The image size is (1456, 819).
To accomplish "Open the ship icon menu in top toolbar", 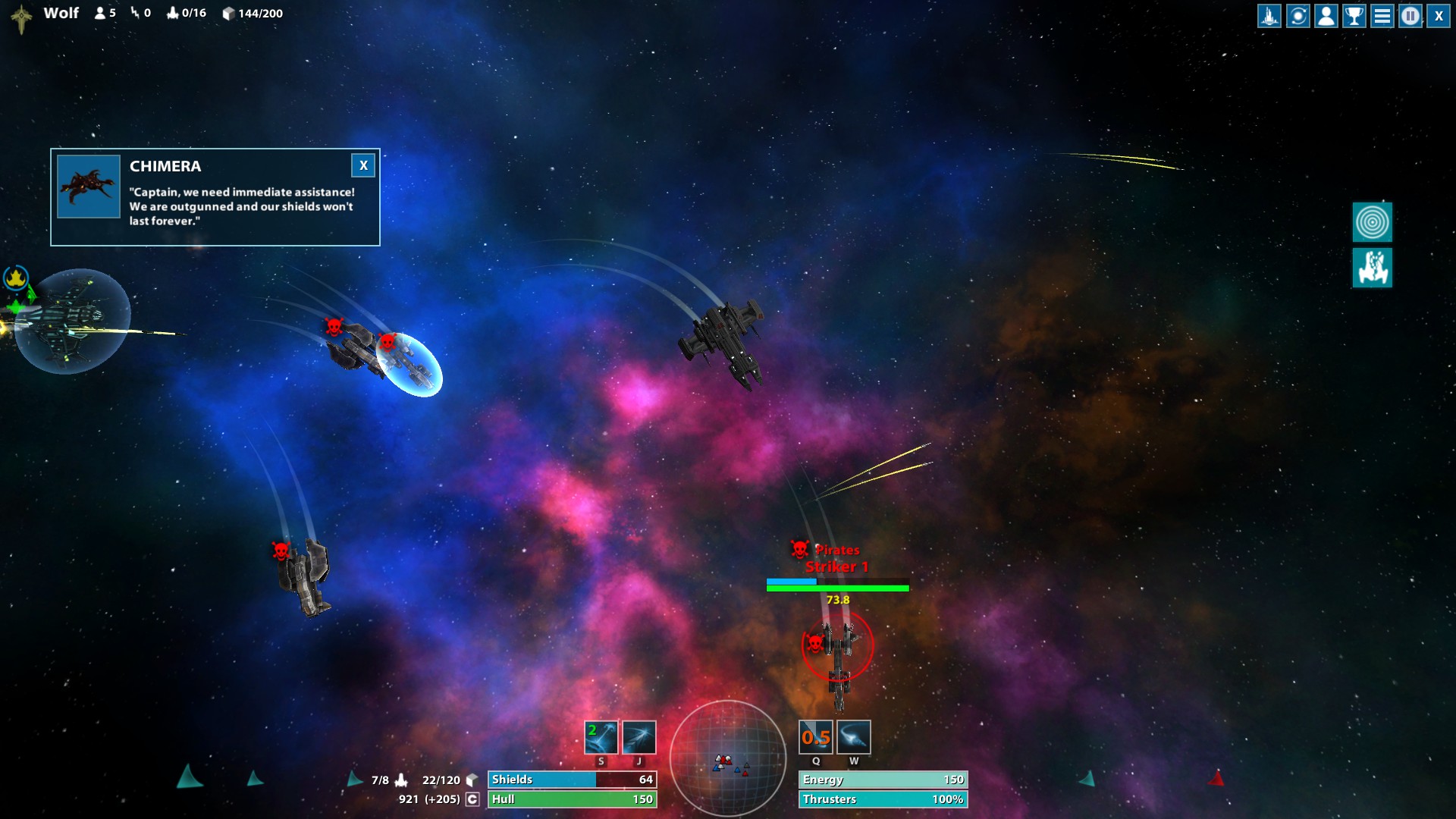I will coord(1269,16).
